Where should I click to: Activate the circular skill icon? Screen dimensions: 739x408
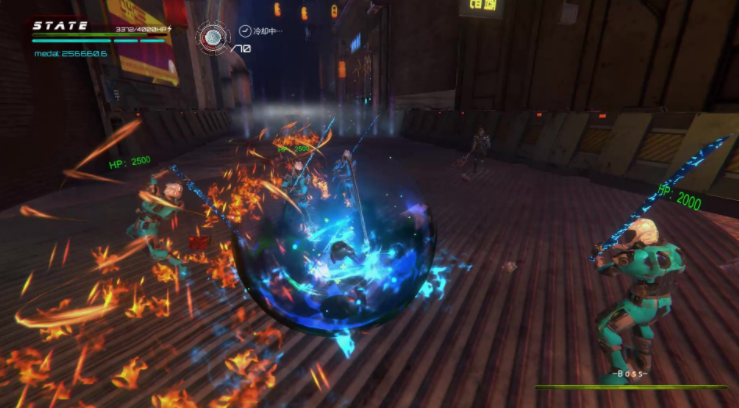tap(212, 39)
